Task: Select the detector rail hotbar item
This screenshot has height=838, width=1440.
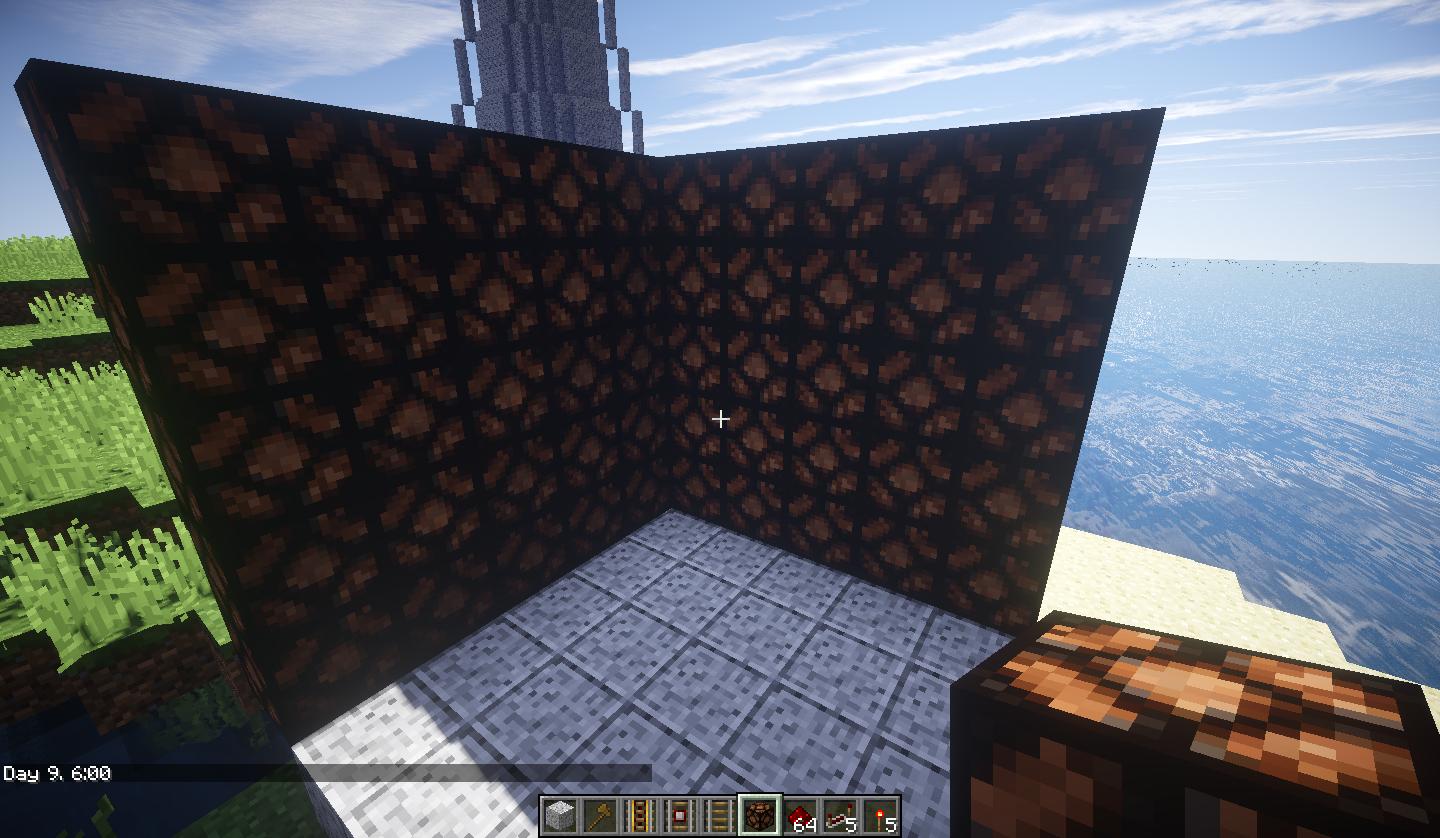Action: point(680,814)
